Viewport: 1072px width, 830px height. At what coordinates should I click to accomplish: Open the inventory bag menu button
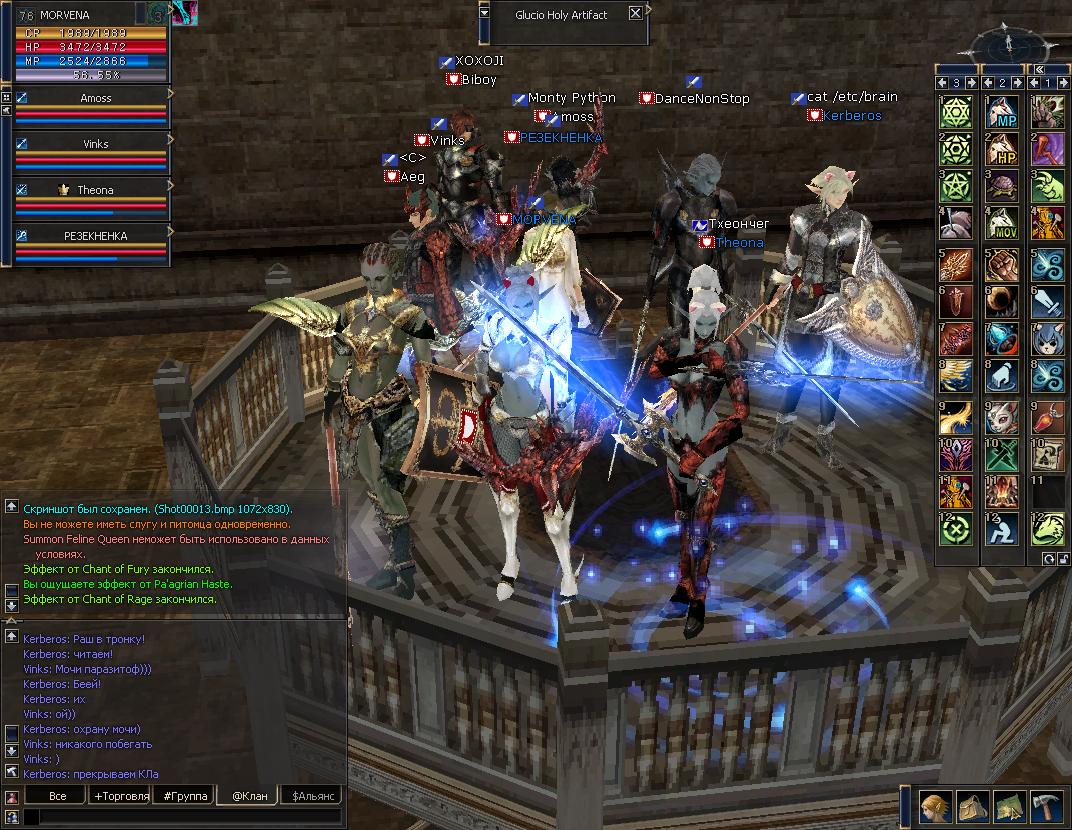pyautogui.click(x=972, y=805)
